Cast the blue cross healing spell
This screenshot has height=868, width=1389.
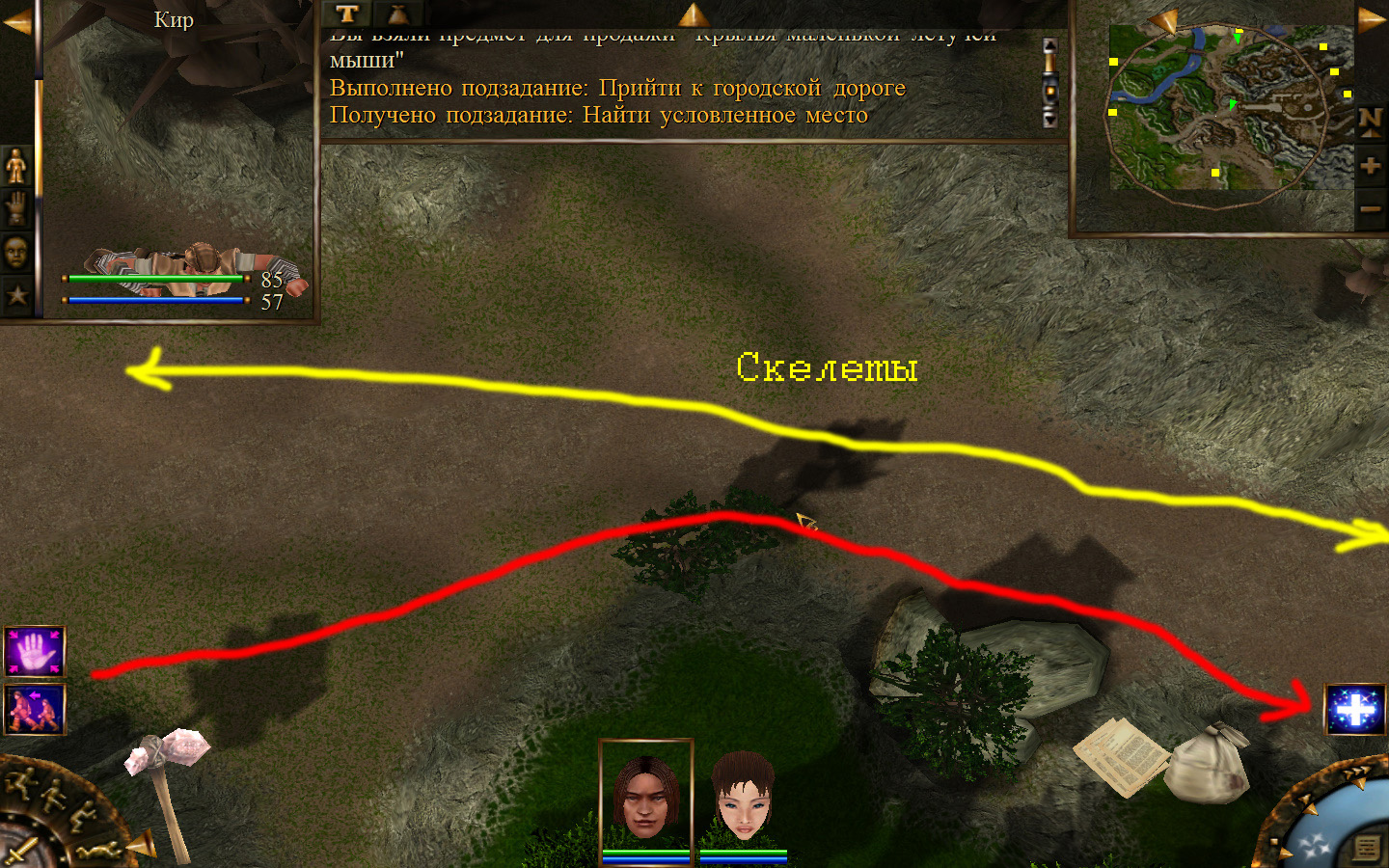[1355, 710]
